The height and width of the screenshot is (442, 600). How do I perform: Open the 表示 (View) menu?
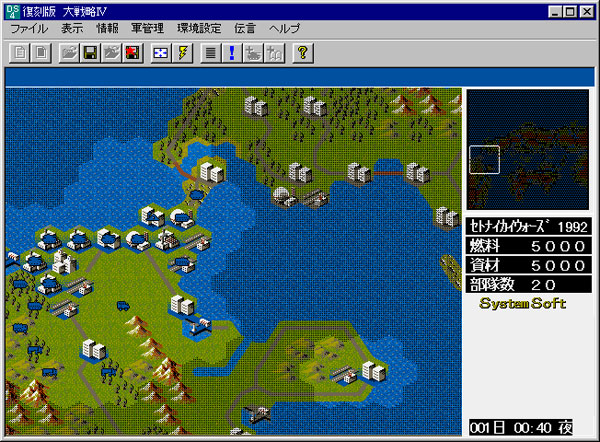(72, 30)
